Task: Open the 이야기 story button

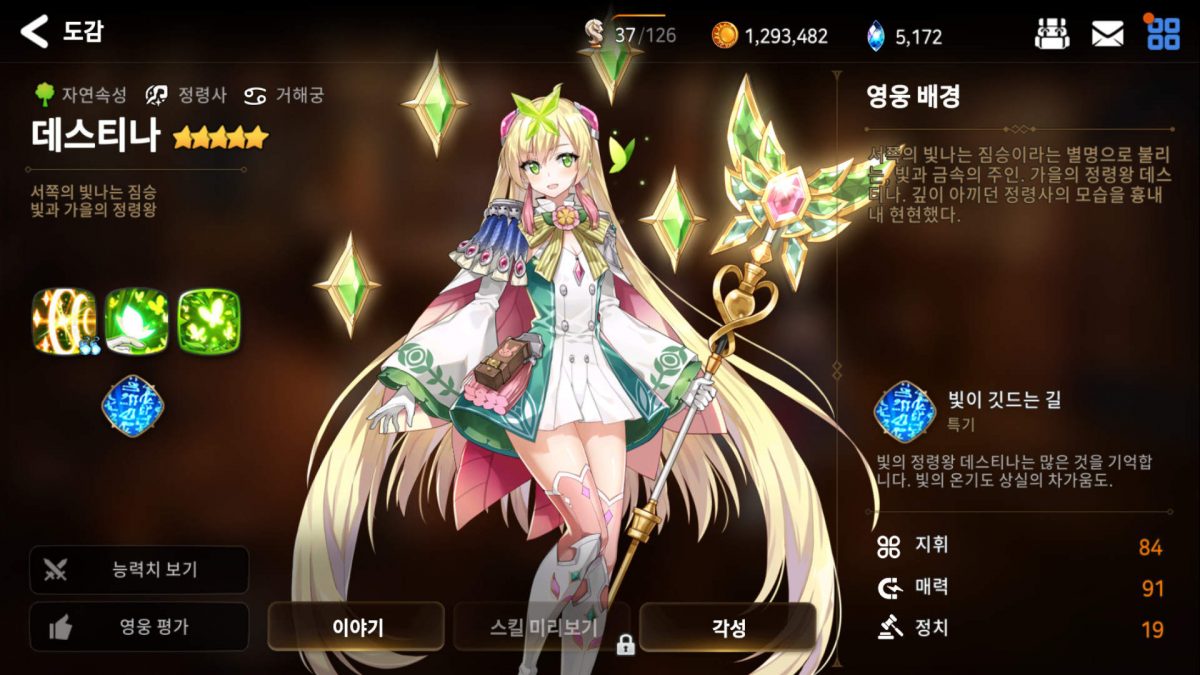Action: [x=356, y=627]
